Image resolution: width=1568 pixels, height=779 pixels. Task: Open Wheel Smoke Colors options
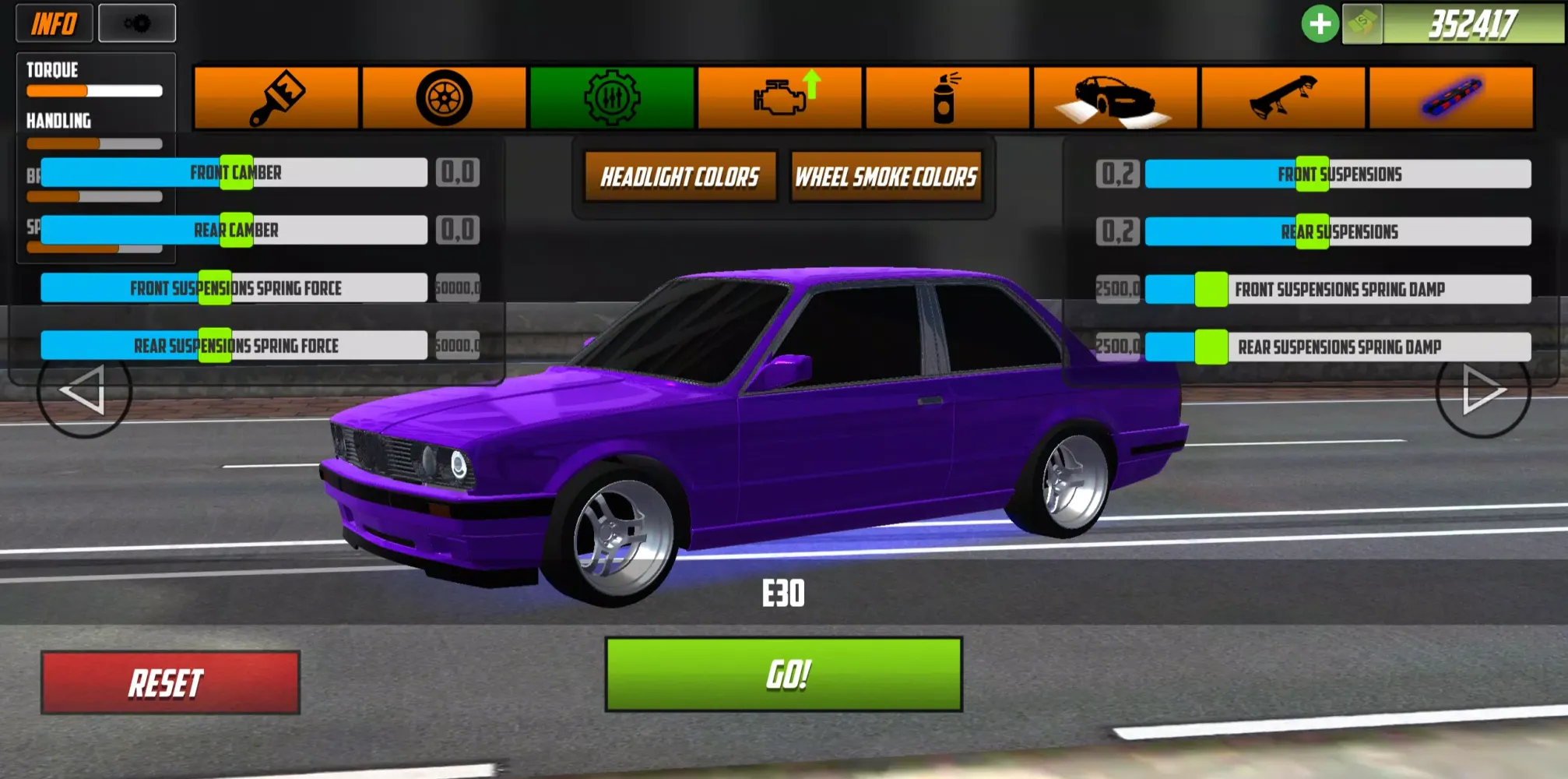[x=886, y=177]
